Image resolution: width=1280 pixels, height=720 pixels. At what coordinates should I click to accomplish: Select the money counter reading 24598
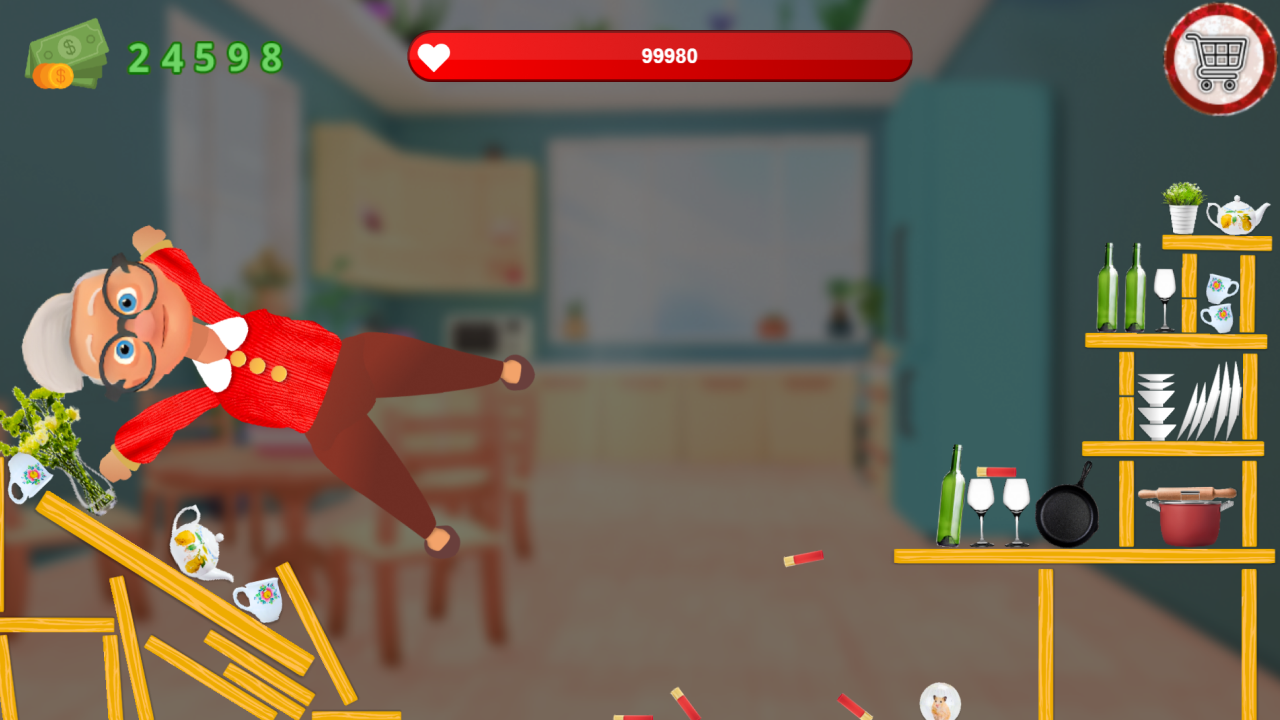tap(205, 55)
